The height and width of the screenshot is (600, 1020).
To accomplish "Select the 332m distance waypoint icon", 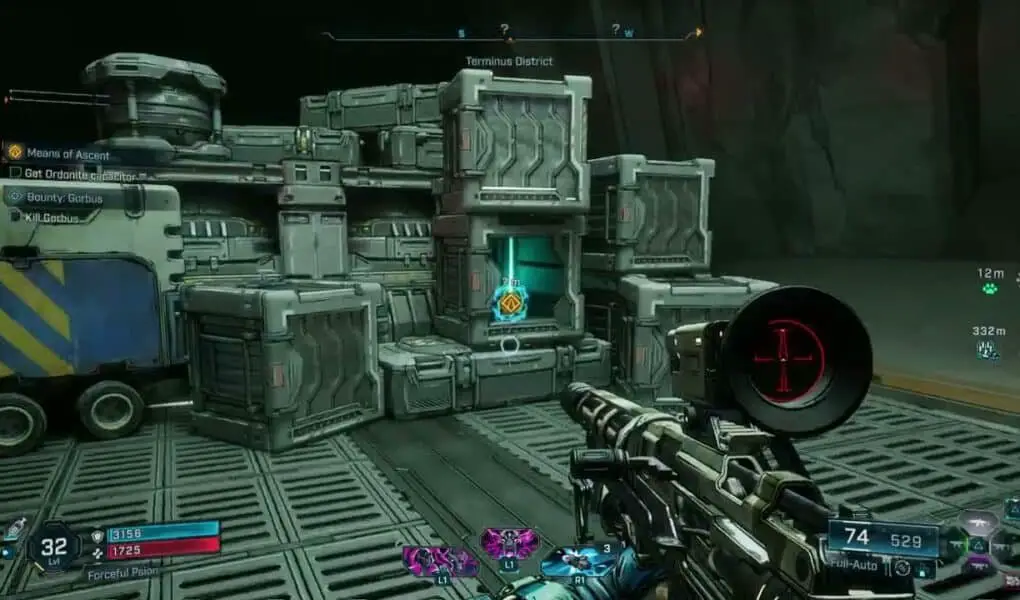I will (x=988, y=348).
